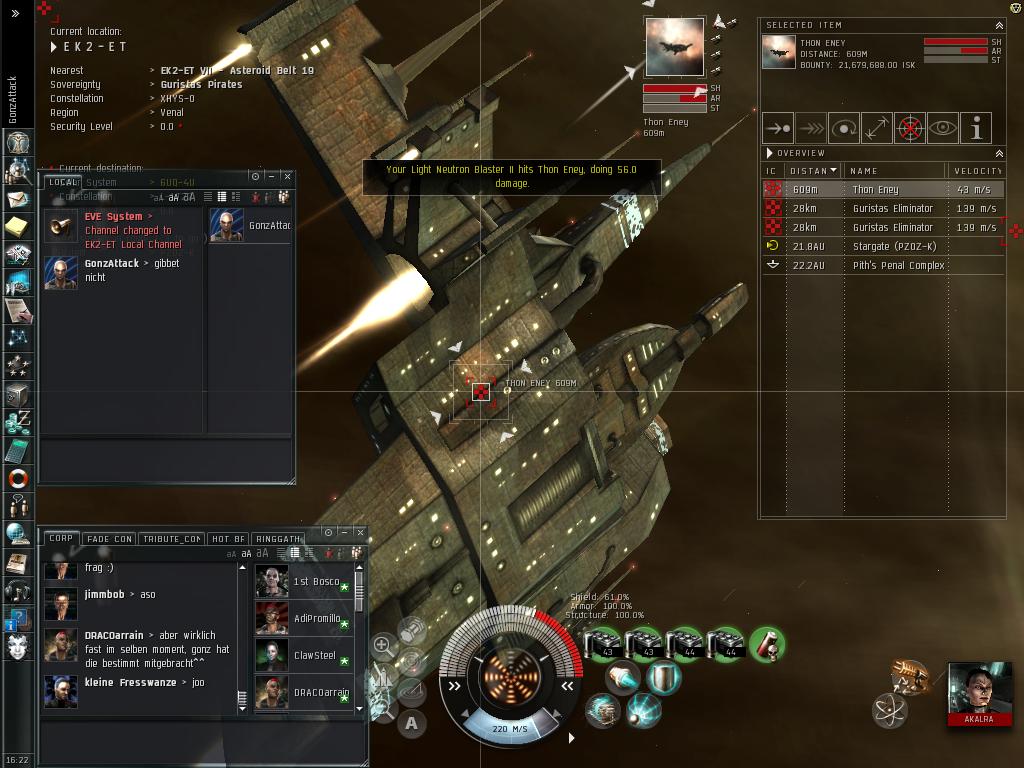Click the keep-at-range arrows icon
1024x768 pixels.
(x=877, y=128)
